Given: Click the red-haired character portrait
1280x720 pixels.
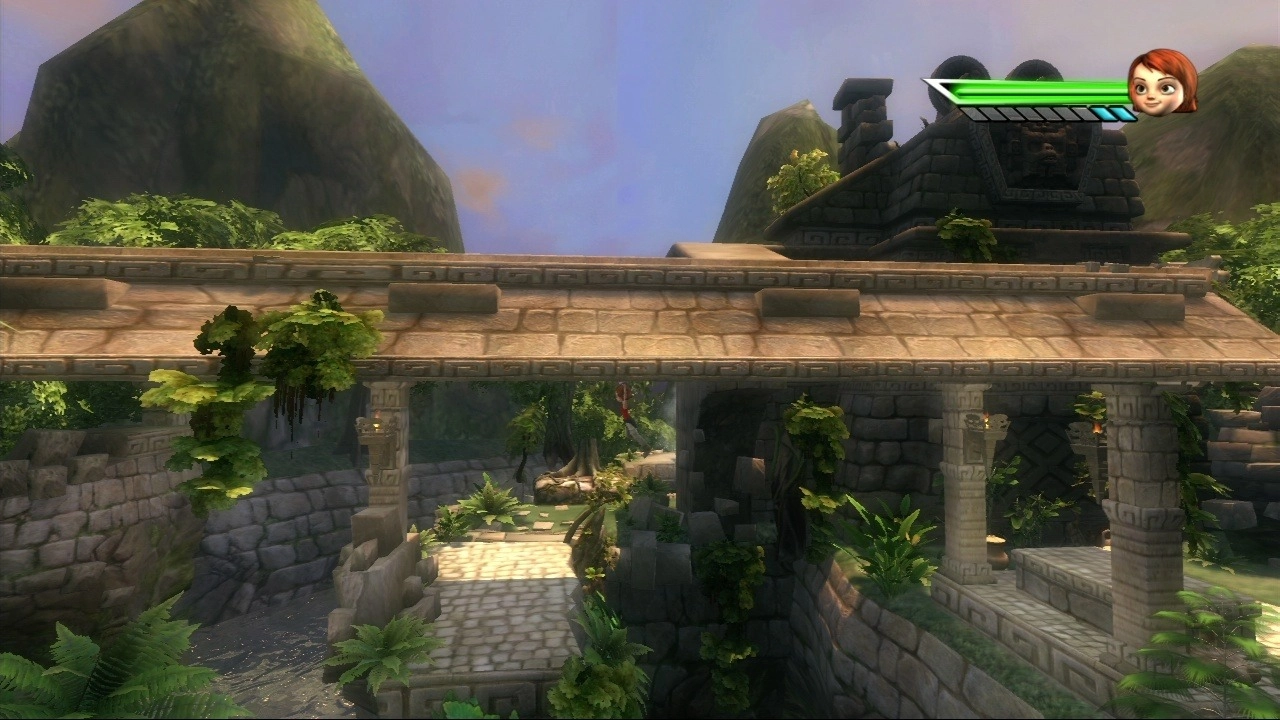Looking at the screenshot, I should [x=1163, y=82].
